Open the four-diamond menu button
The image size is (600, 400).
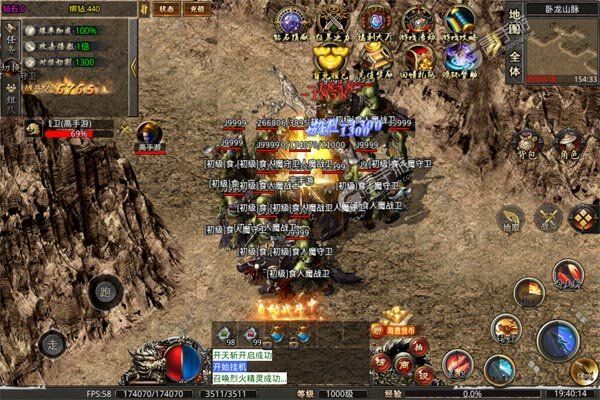tap(582, 217)
